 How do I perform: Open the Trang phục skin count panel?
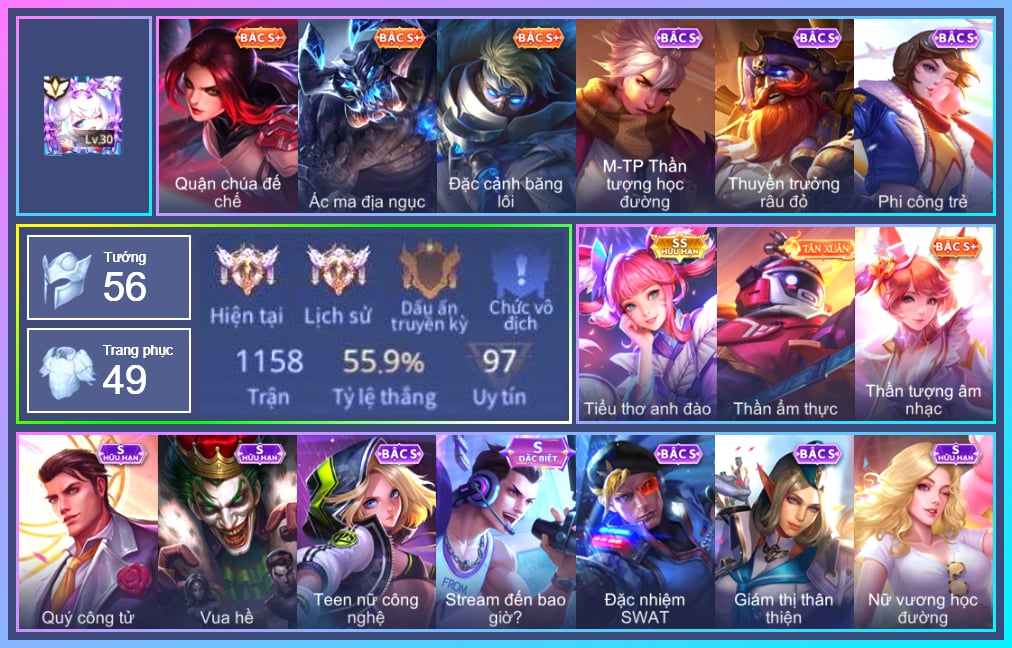(109, 370)
